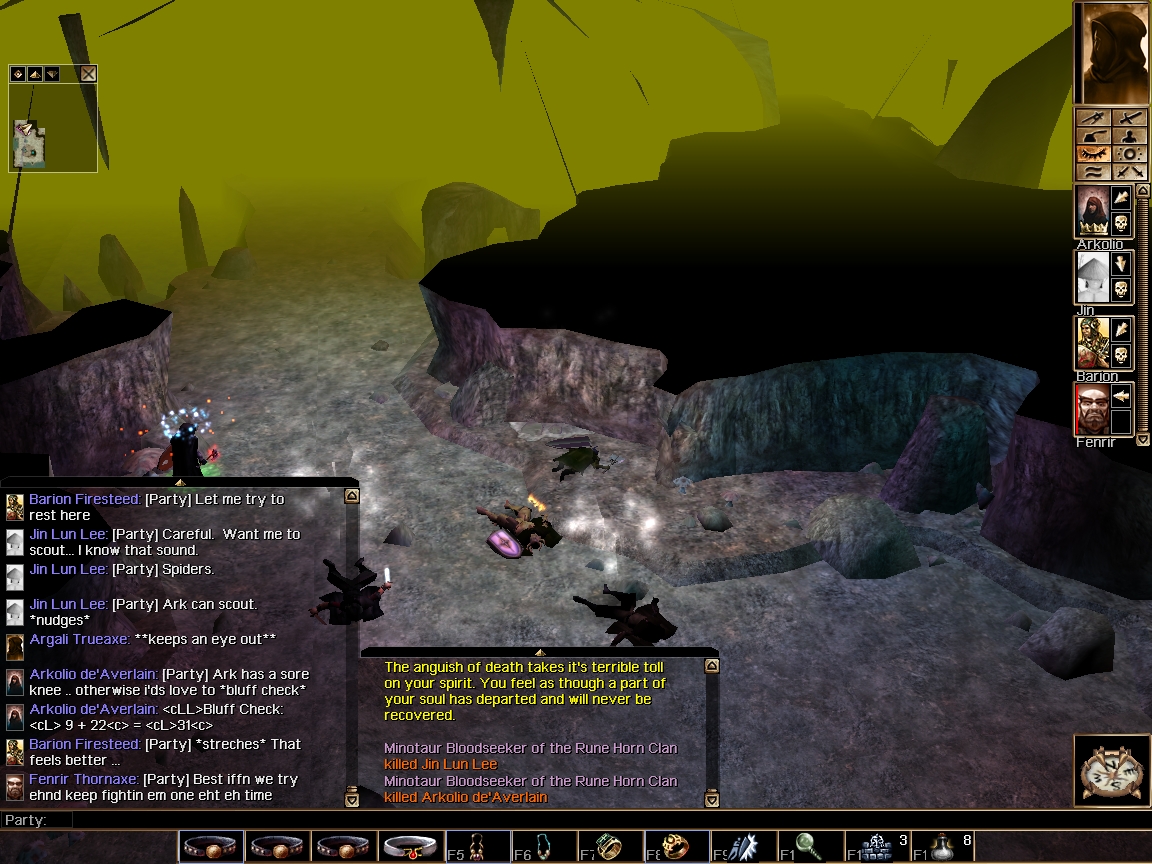This screenshot has width=1152, height=864.
Task: Click the minimap's downward pyramid button
Action: coord(51,74)
